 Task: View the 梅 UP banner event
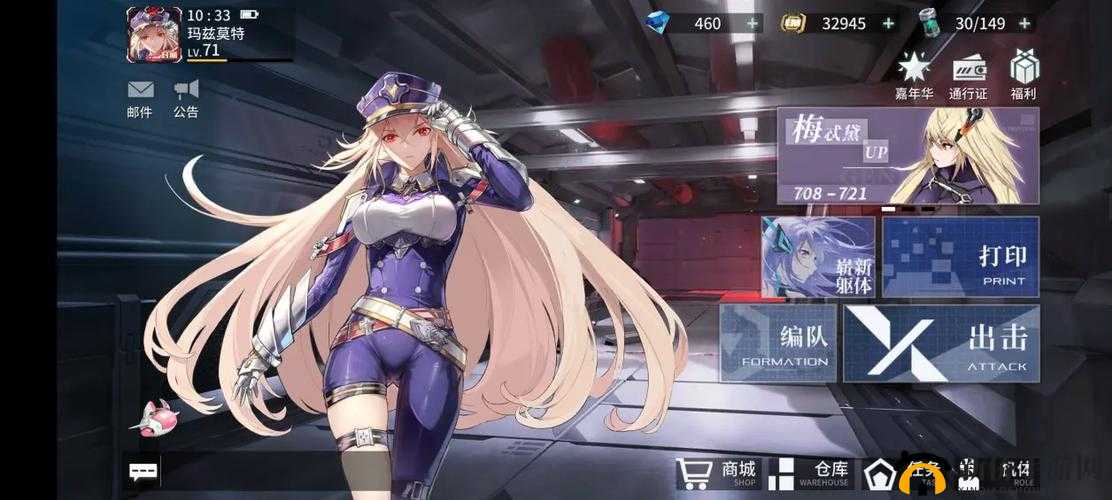coord(907,155)
